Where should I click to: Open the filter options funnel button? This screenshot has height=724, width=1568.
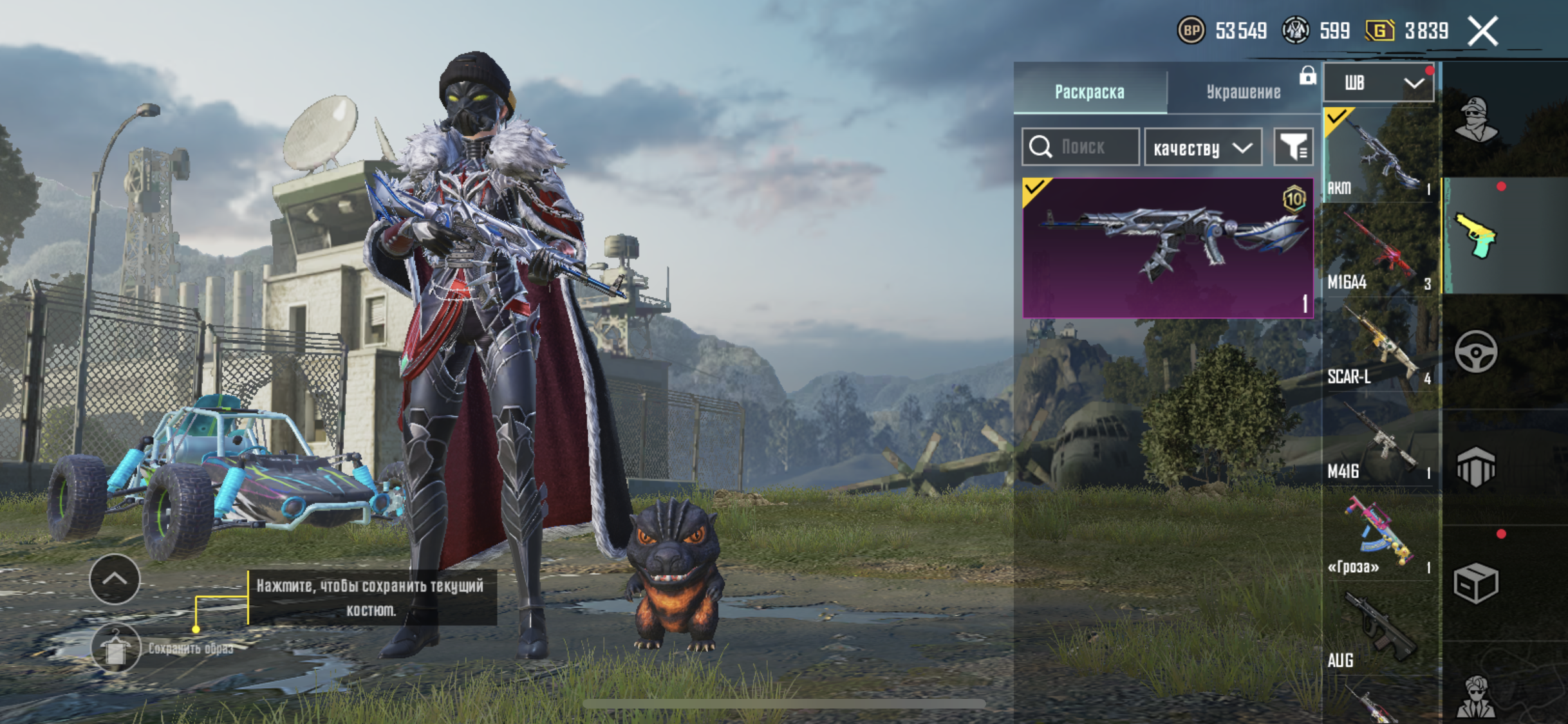point(1293,147)
